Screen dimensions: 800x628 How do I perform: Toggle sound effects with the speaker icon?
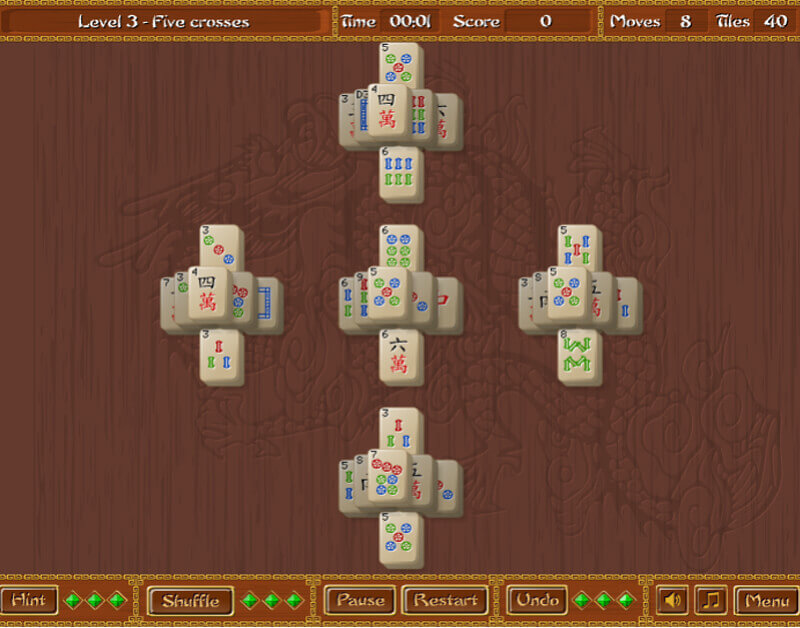[x=673, y=600]
